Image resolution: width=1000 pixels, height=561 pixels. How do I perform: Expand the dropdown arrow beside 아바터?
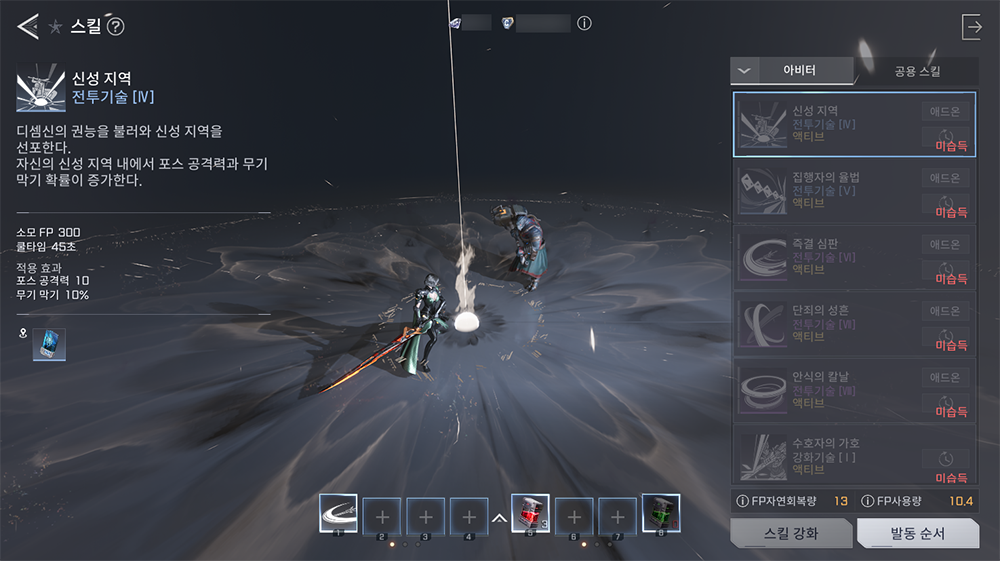pyautogui.click(x=743, y=71)
